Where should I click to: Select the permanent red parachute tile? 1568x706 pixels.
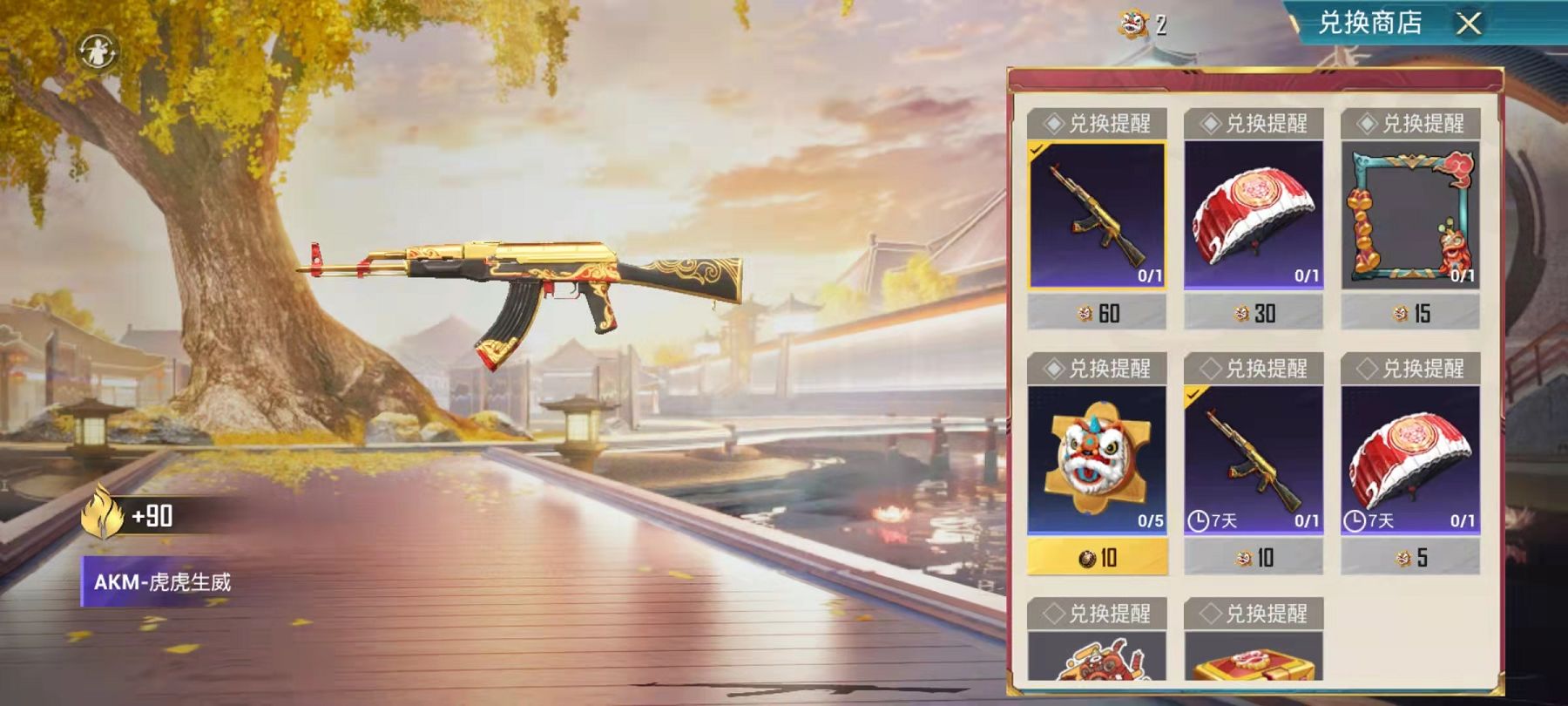pyautogui.click(x=1254, y=214)
